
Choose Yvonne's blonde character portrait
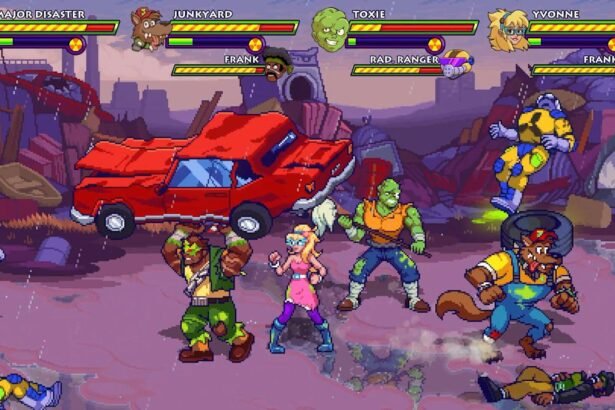click(508, 30)
